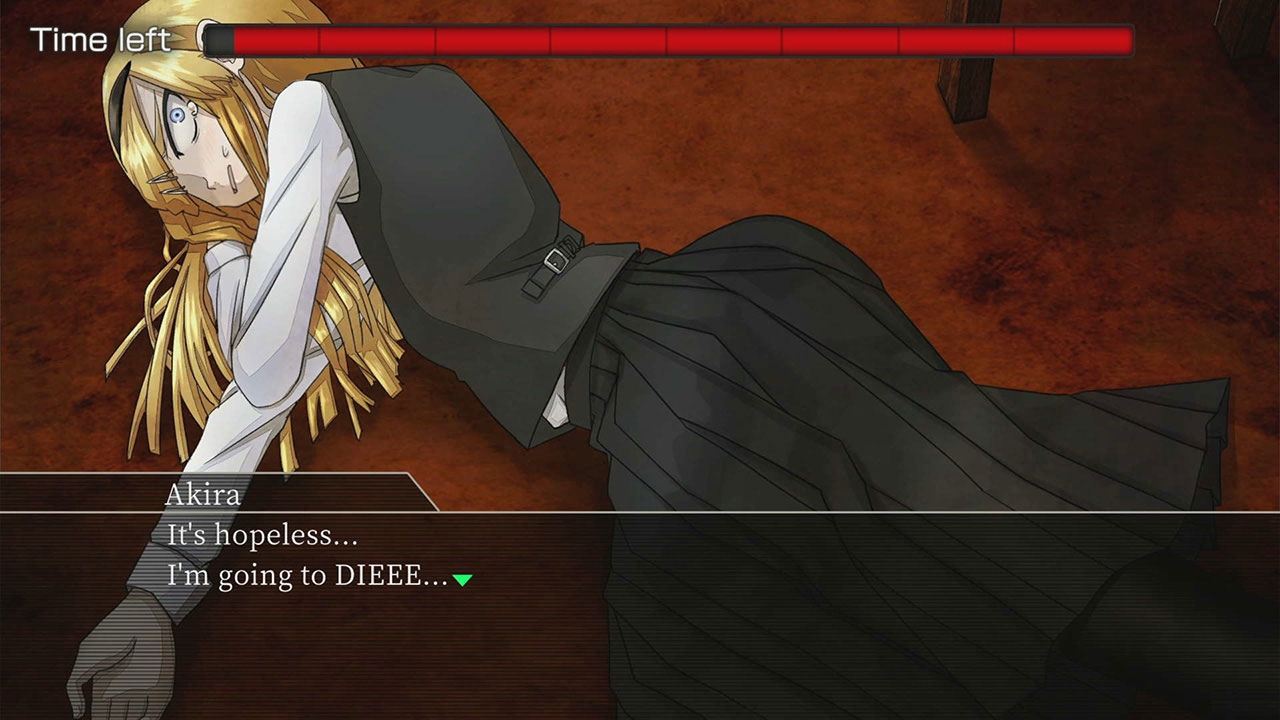Click the dark depleted end of the timer

pyautogui.click(x=218, y=41)
